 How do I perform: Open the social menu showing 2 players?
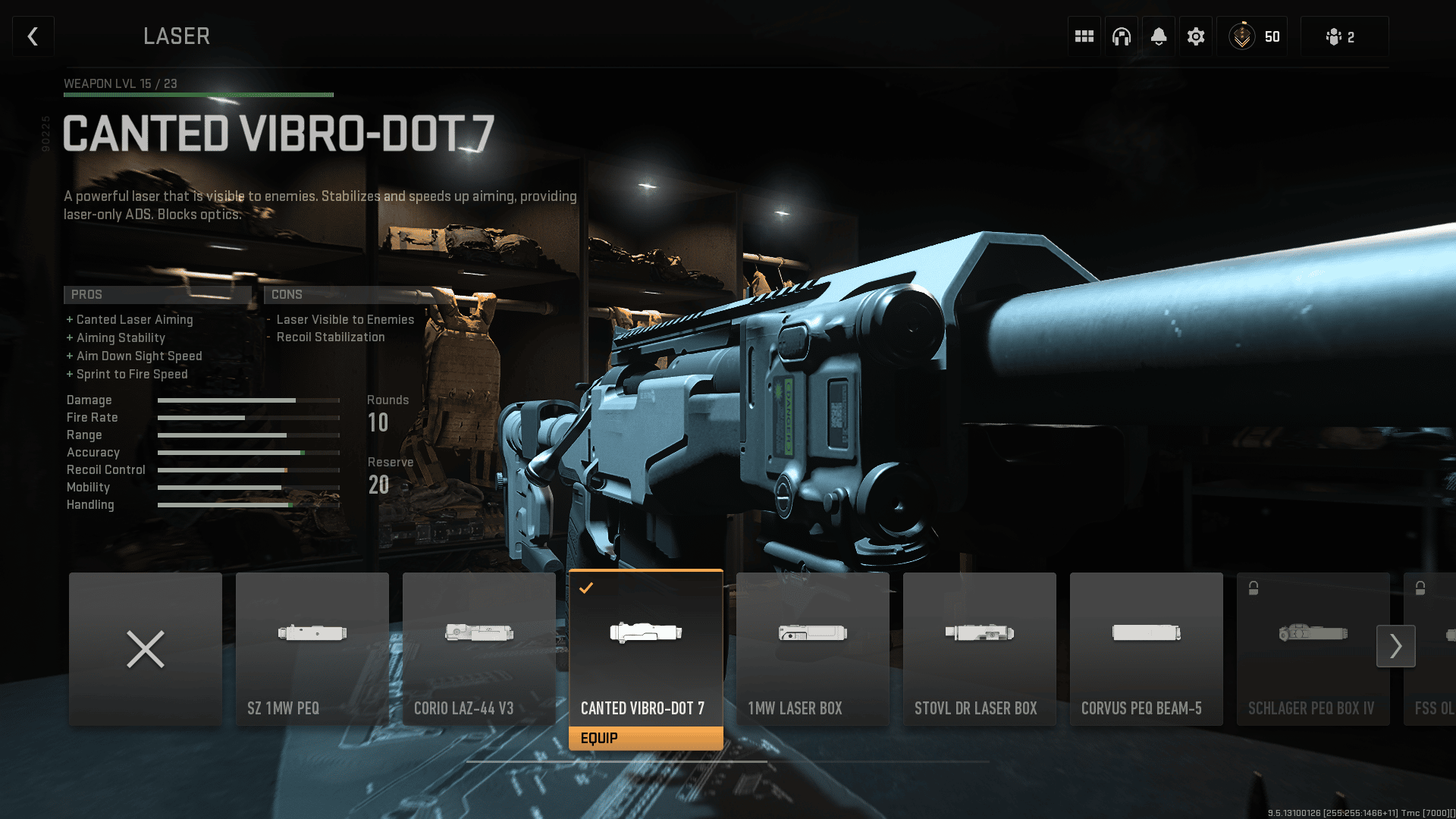coord(1344,36)
